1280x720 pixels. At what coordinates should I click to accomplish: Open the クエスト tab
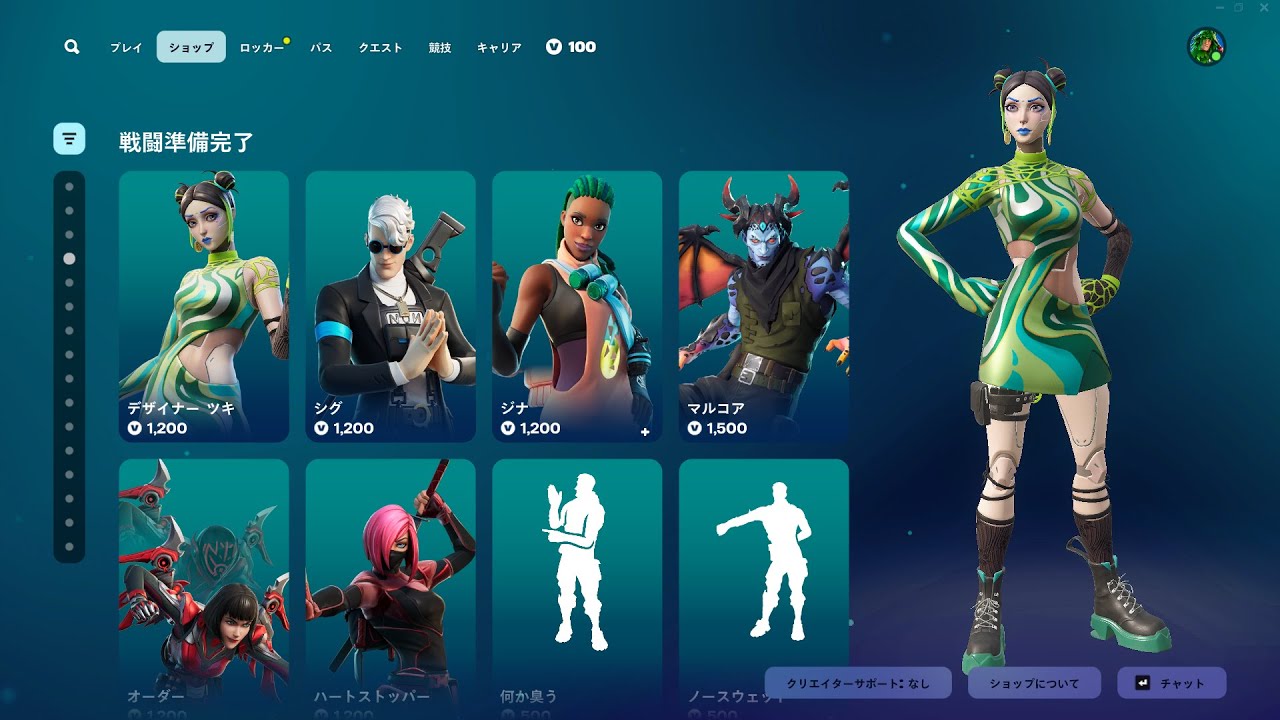(x=380, y=47)
